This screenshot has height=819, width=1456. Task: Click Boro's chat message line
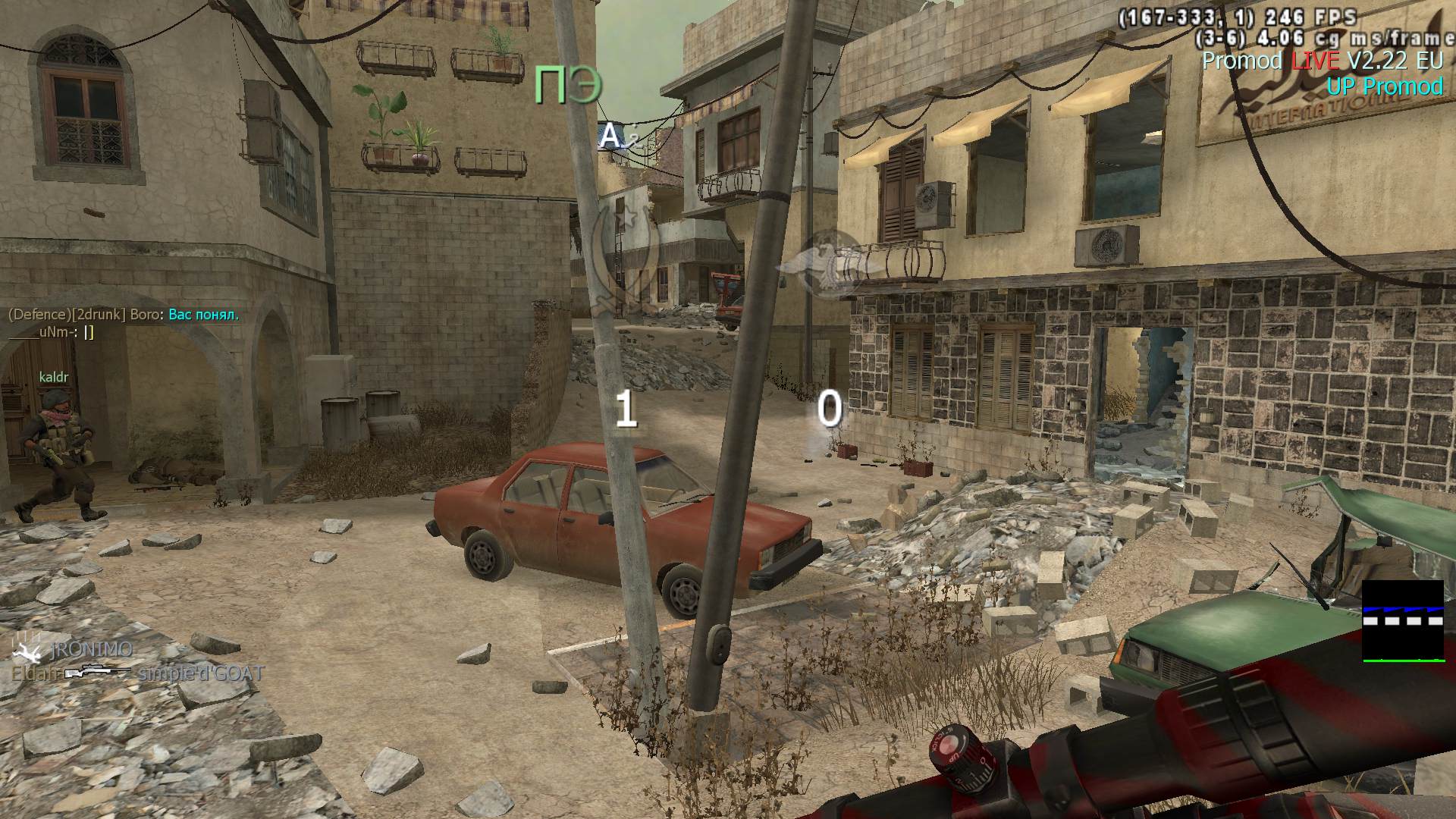click(124, 315)
